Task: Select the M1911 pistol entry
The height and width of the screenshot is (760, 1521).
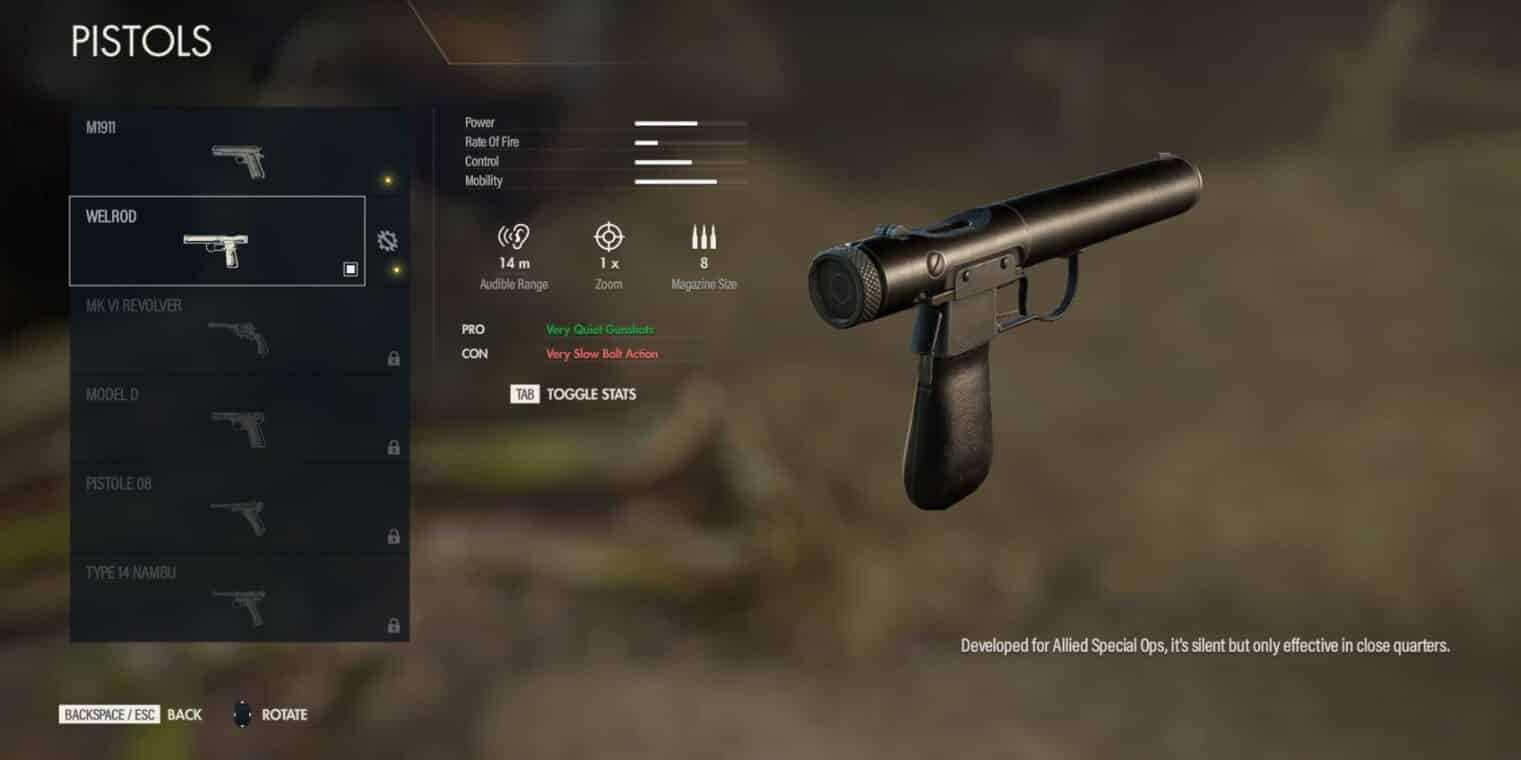Action: (238, 152)
